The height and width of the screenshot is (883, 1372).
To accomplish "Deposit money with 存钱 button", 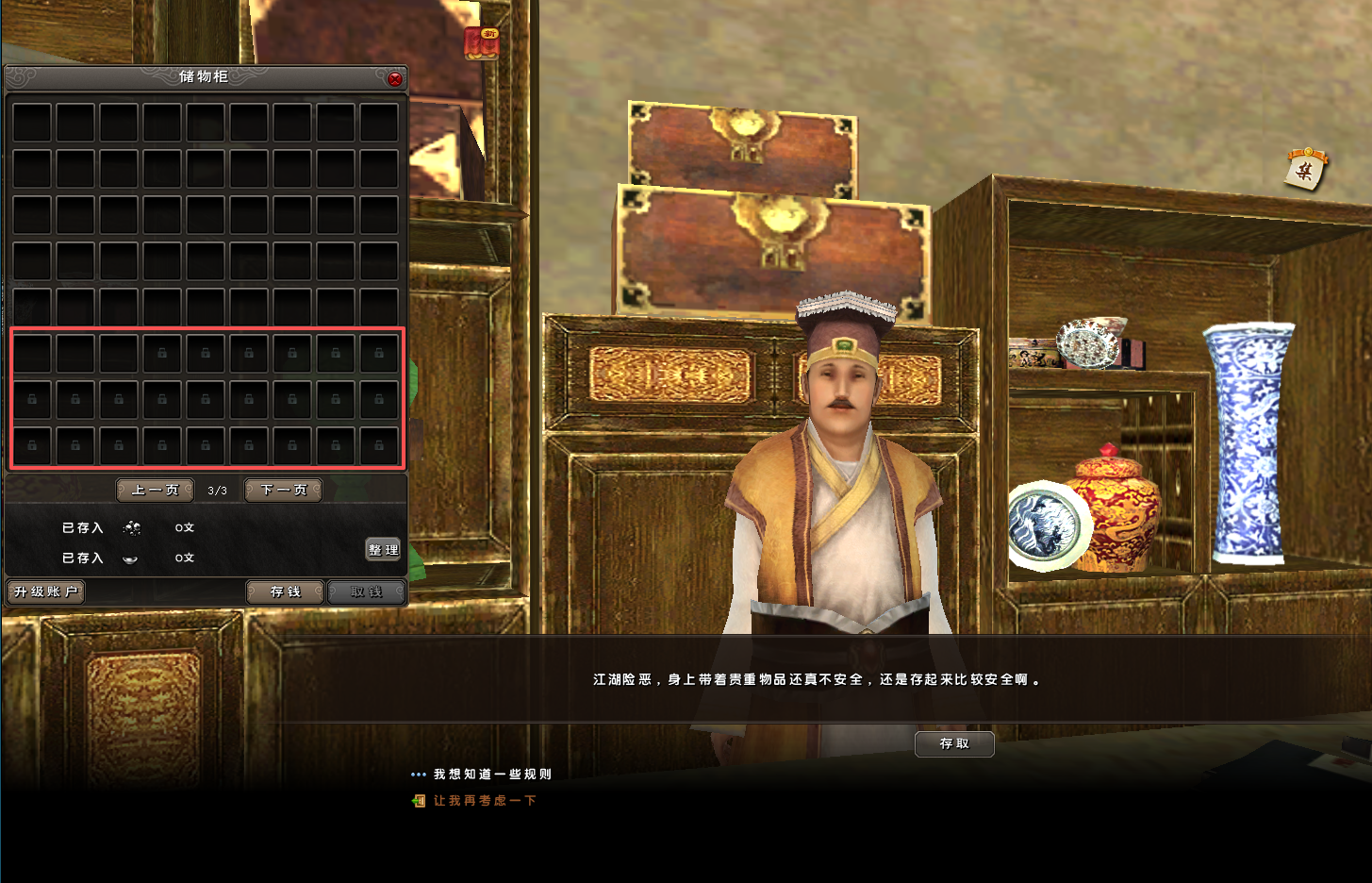I will 285,591.
